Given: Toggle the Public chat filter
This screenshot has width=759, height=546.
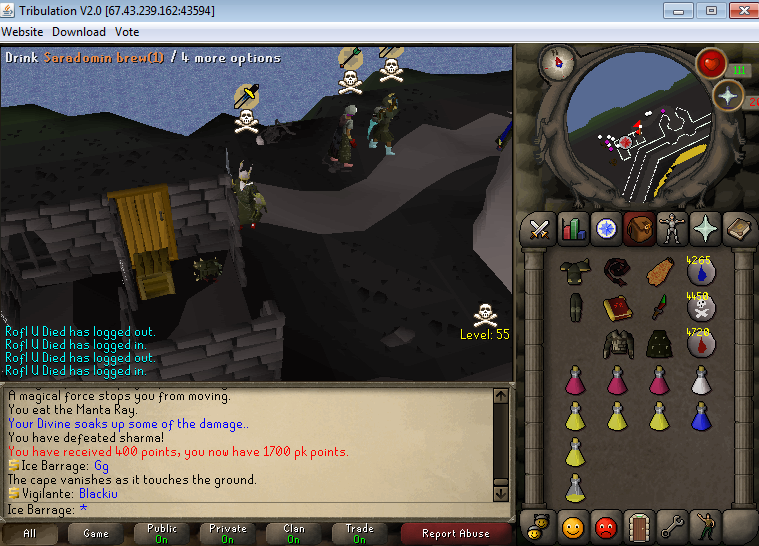Looking at the screenshot, I should (x=162, y=533).
